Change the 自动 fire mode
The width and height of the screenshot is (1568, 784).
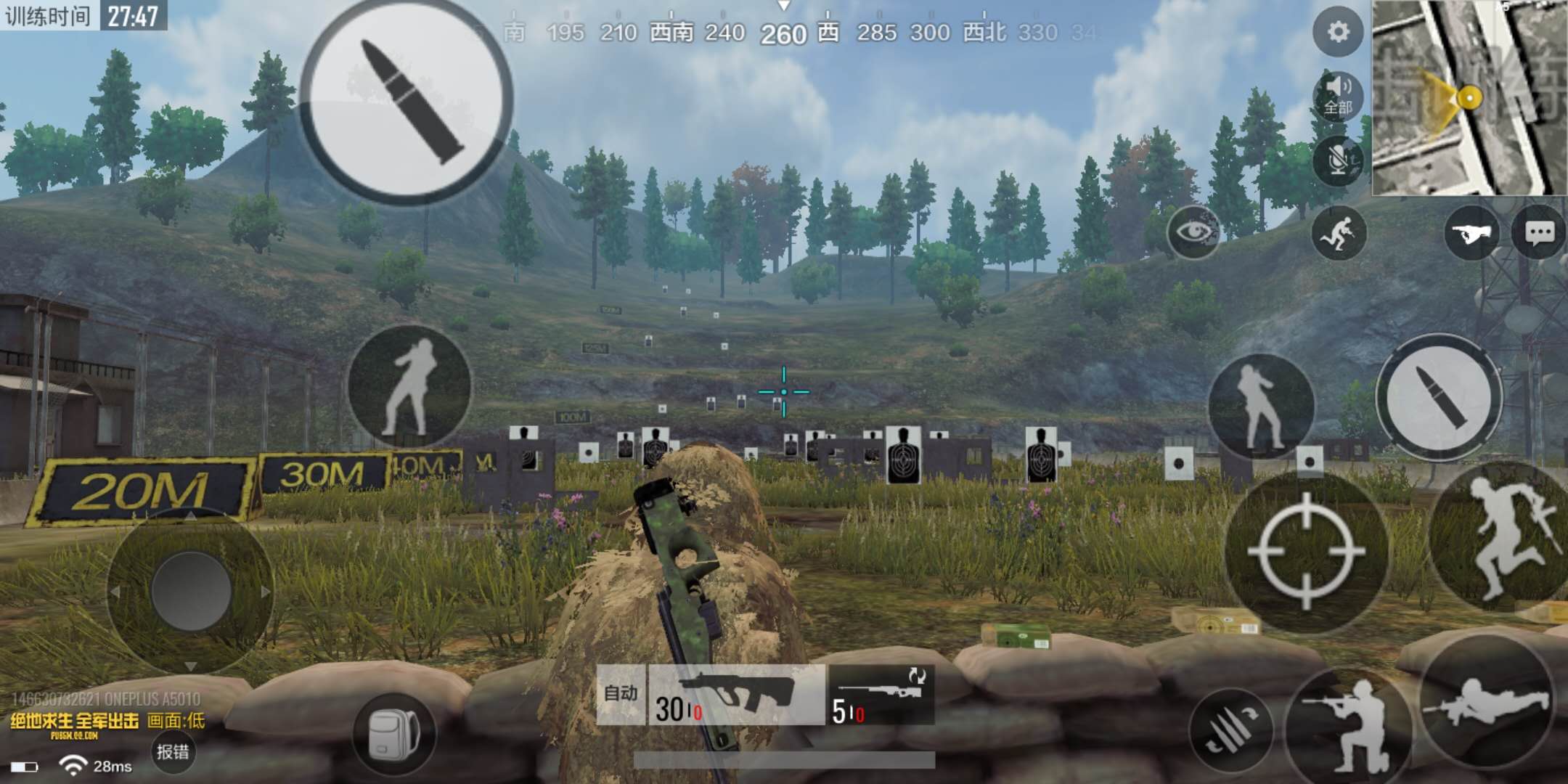click(621, 694)
